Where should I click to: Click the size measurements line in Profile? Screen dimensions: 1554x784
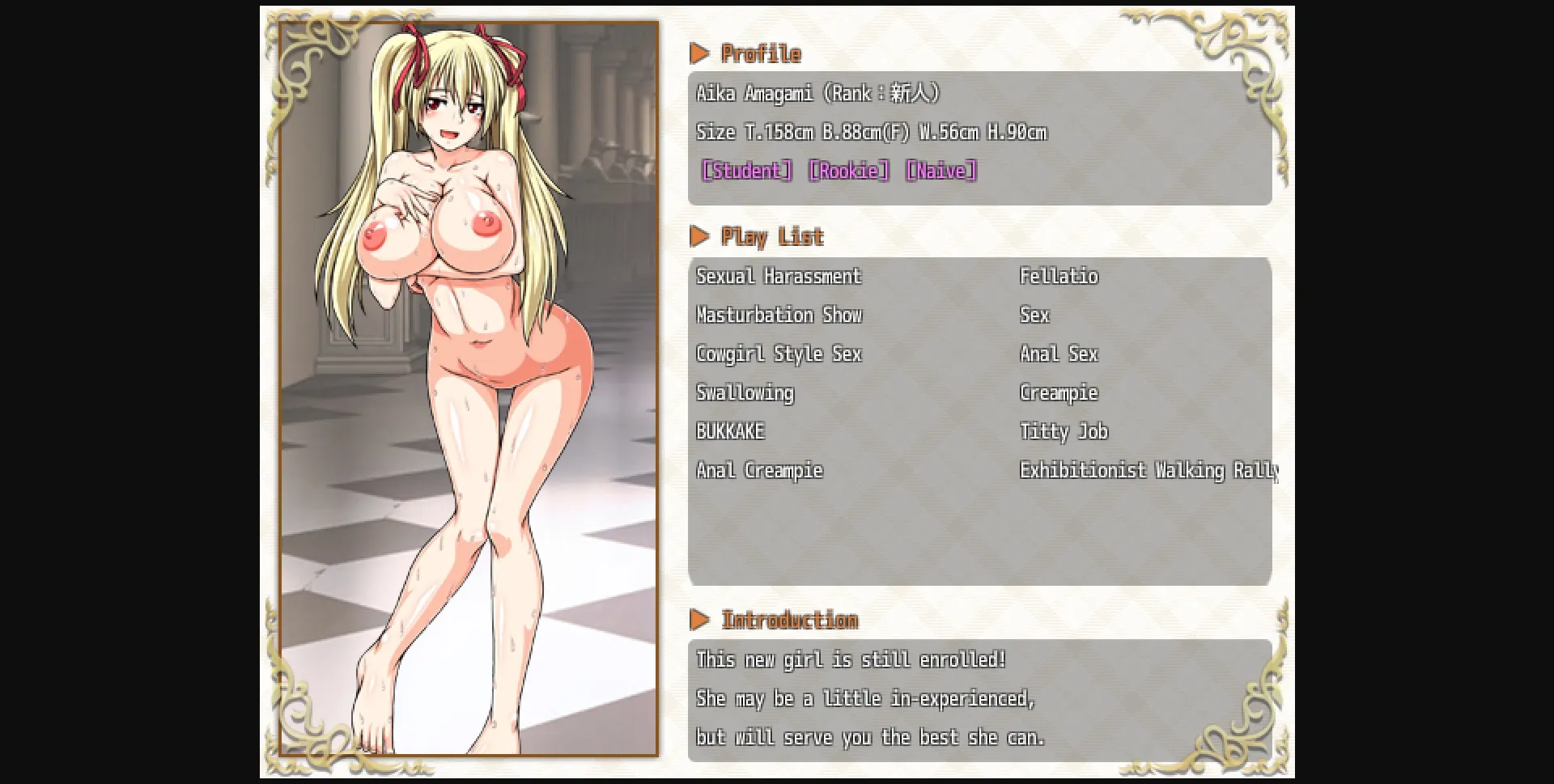click(872, 131)
